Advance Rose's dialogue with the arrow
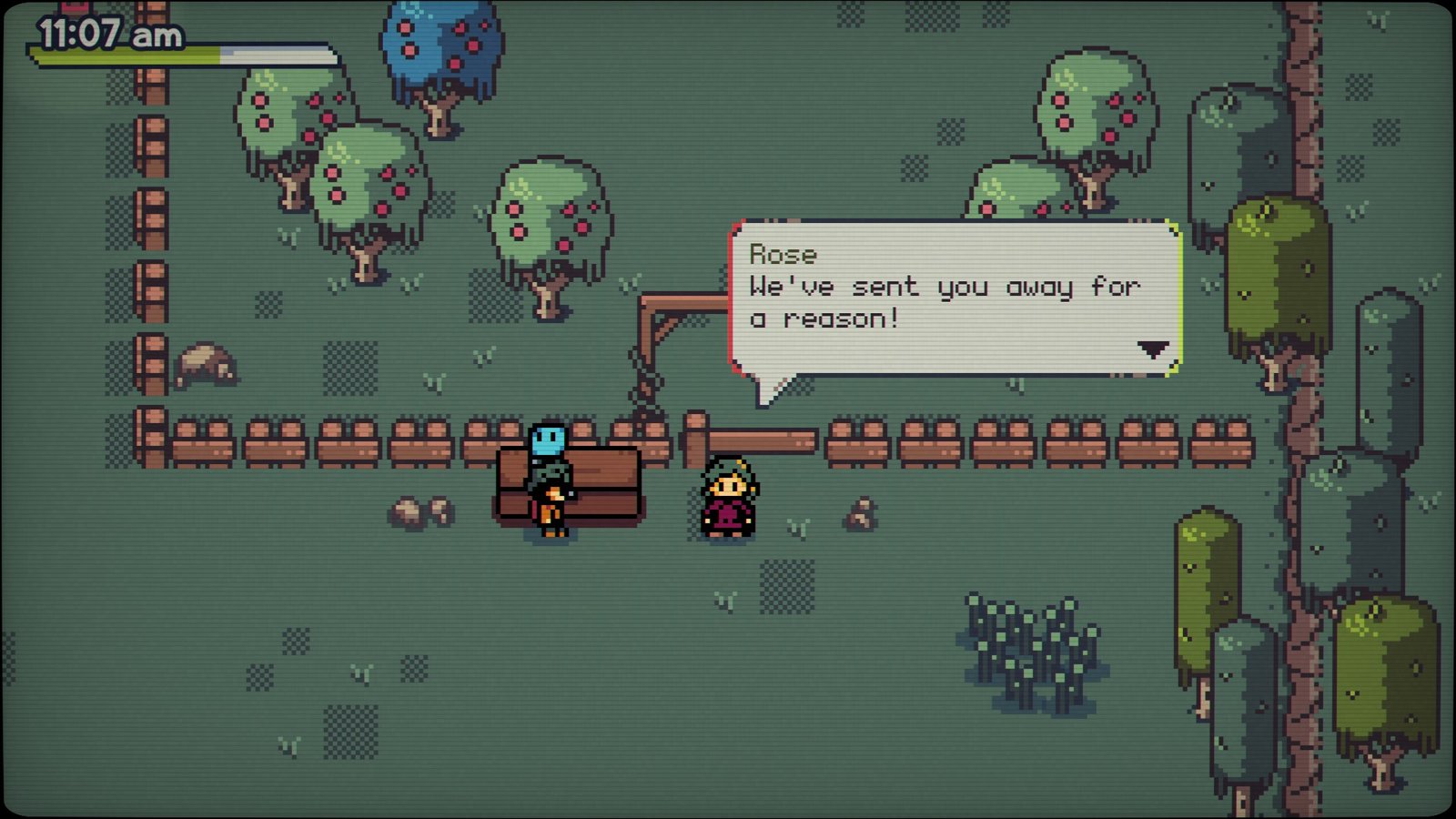This screenshot has height=819, width=1456. coord(1152,349)
